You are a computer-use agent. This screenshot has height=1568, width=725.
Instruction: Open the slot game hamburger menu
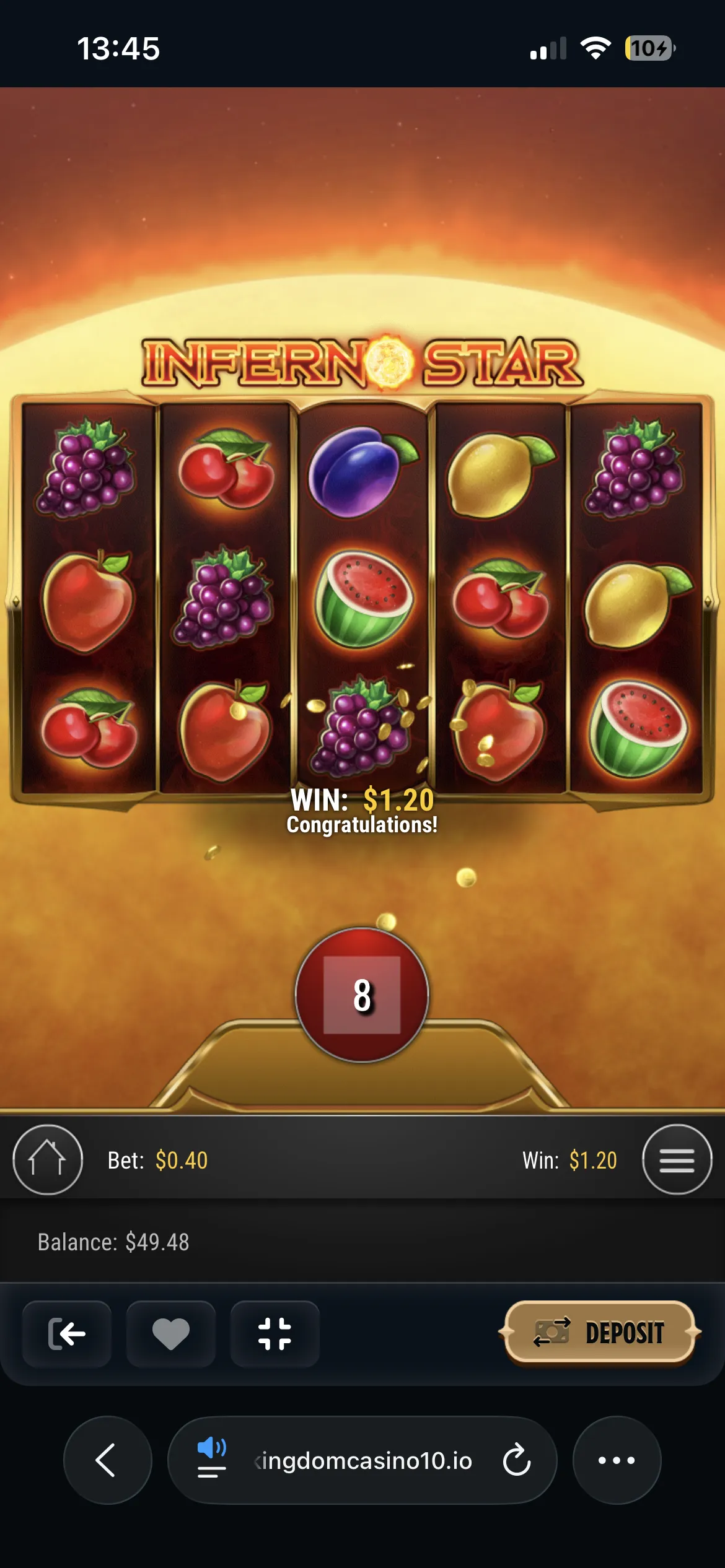pos(677,1159)
